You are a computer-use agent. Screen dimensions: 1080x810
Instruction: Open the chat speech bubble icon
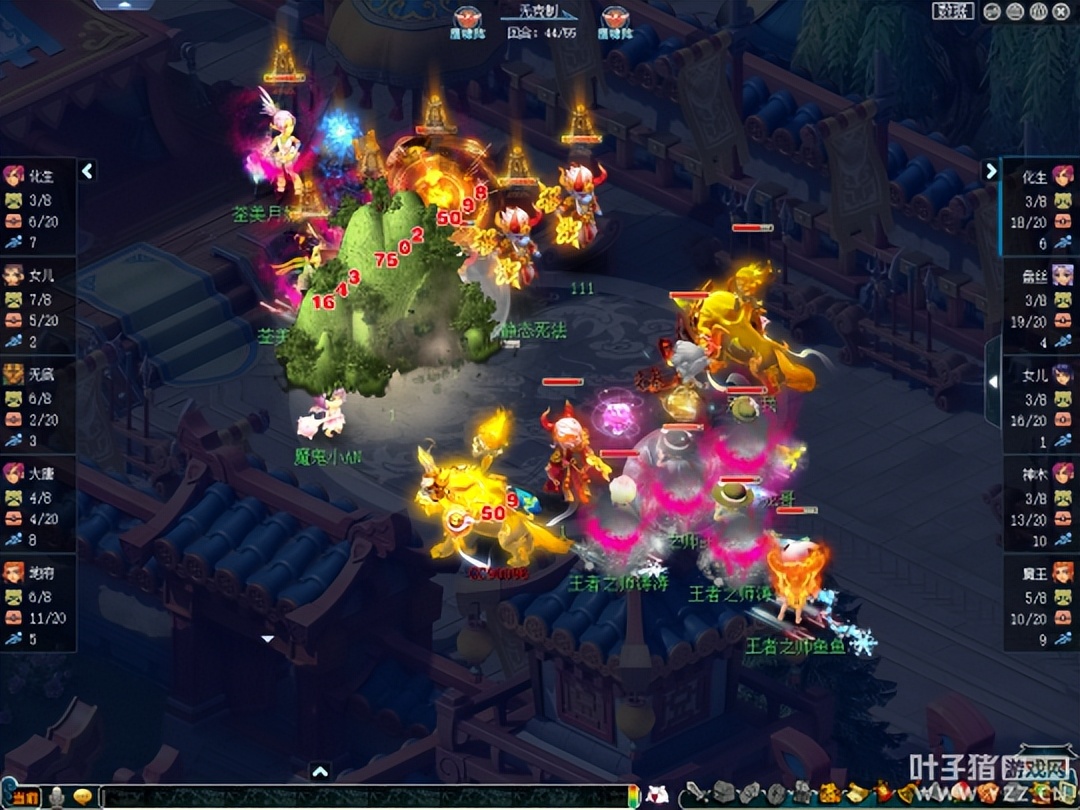point(83,797)
